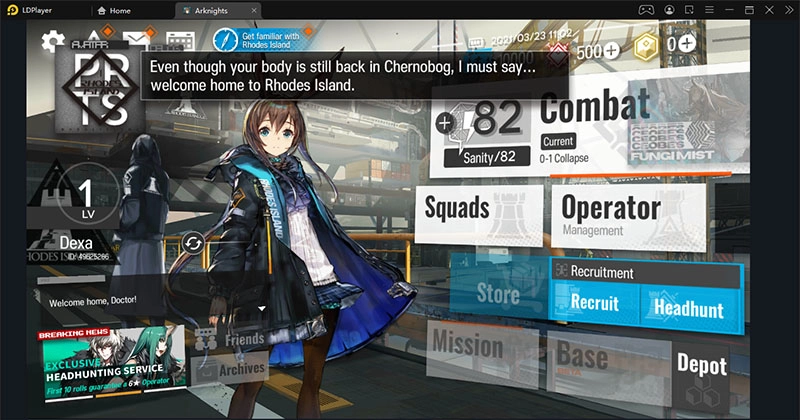This screenshot has width=800, height=420.
Task: Click the Exclusive Headhunting Service banner
Action: 112,362
